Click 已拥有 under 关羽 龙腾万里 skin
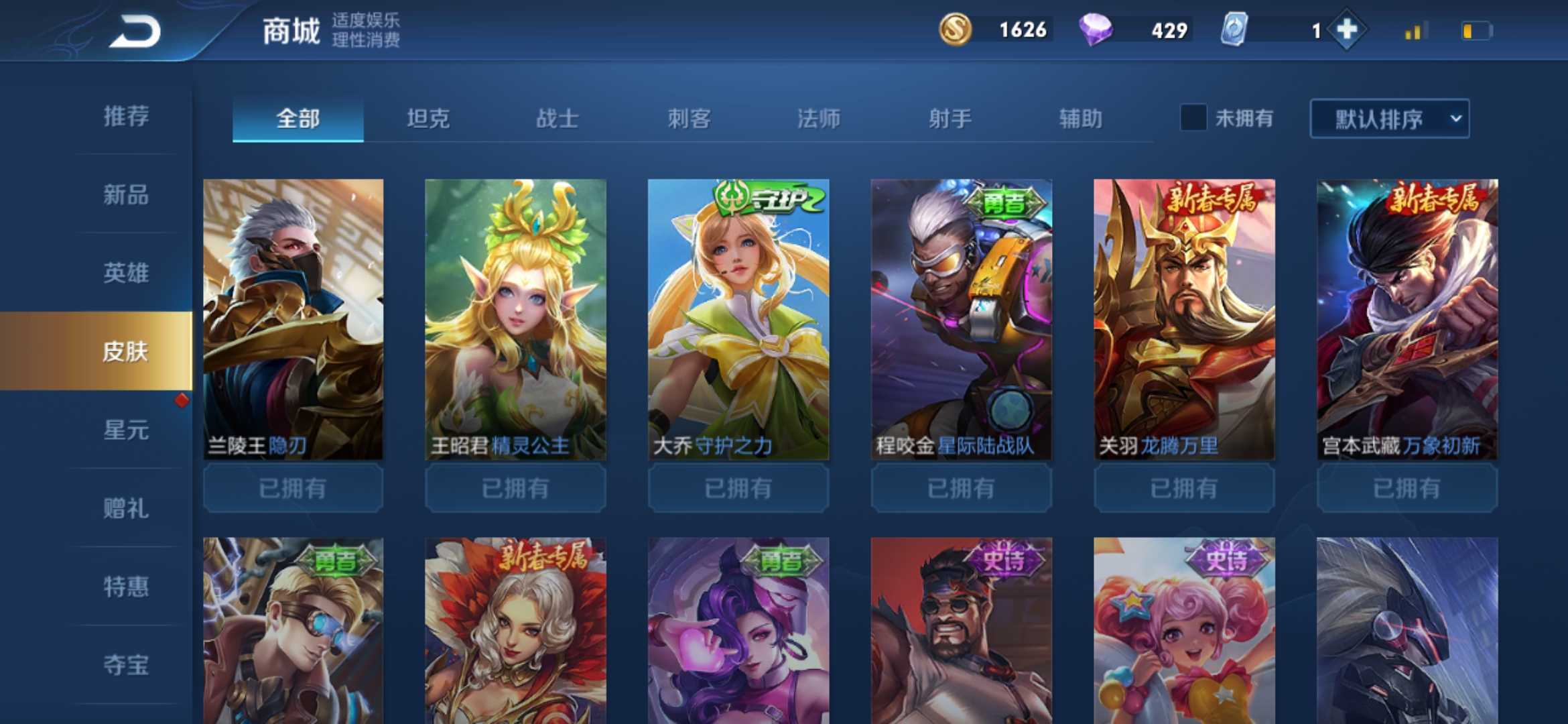 (1184, 488)
